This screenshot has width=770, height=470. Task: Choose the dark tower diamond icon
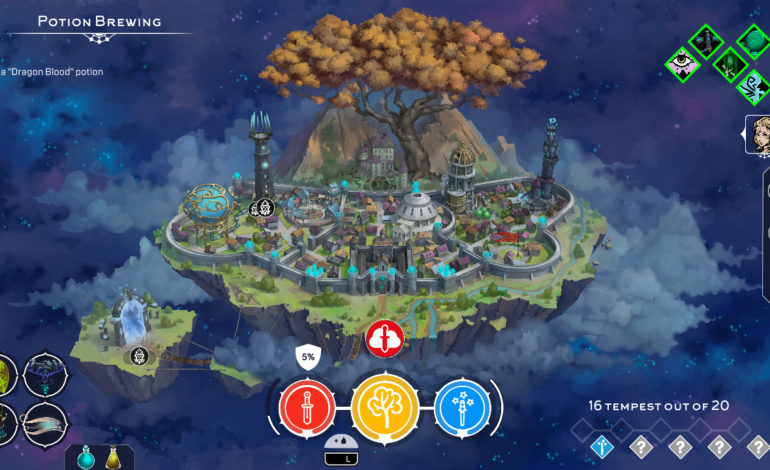tap(704, 40)
